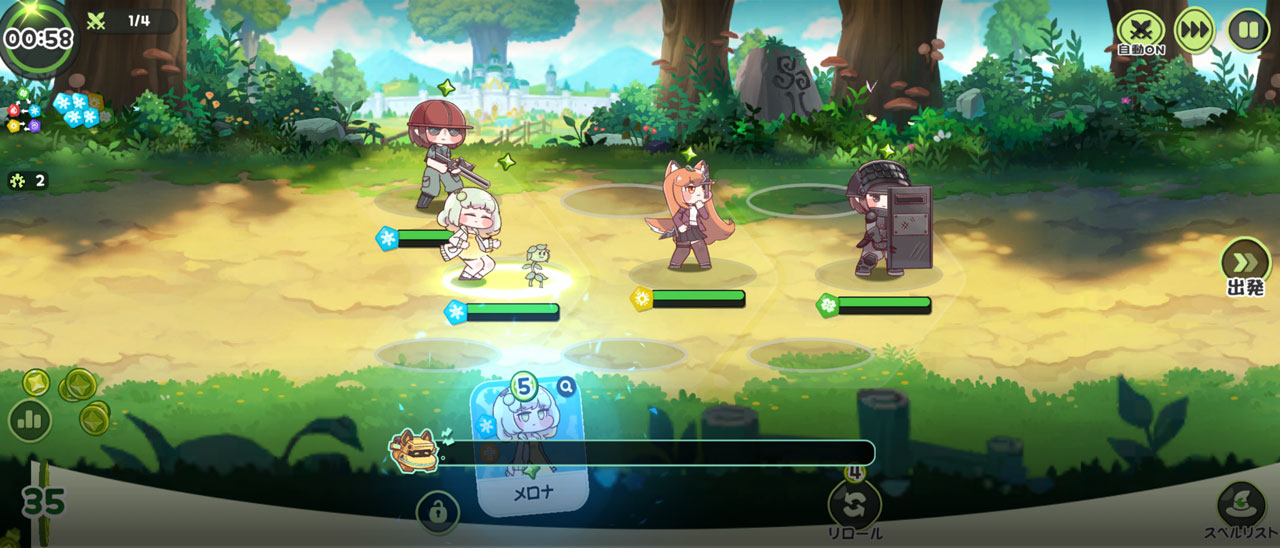Viewport: 1280px width, 548px height.
Task: Reroll cards with the リロール button
Action: 855,504
